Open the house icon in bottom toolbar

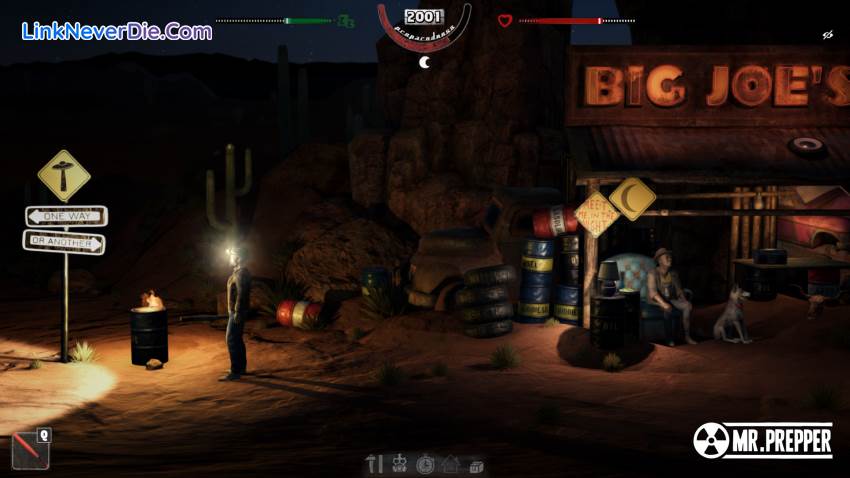click(x=451, y=464)
